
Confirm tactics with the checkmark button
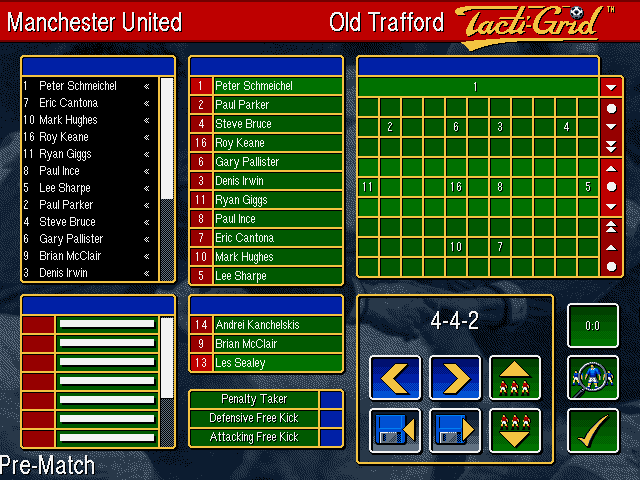tap(592, 430)
